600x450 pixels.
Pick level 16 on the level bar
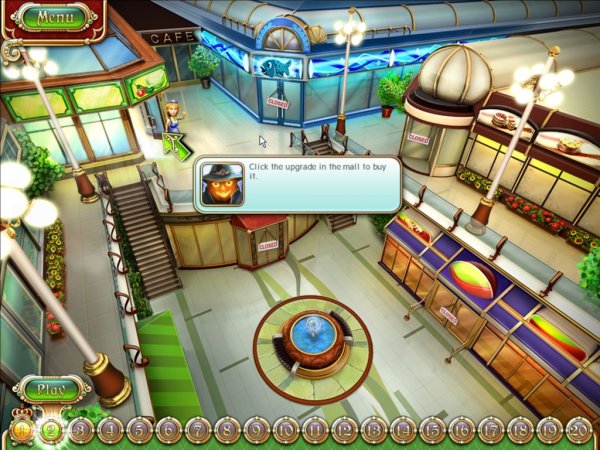[462, 430]
